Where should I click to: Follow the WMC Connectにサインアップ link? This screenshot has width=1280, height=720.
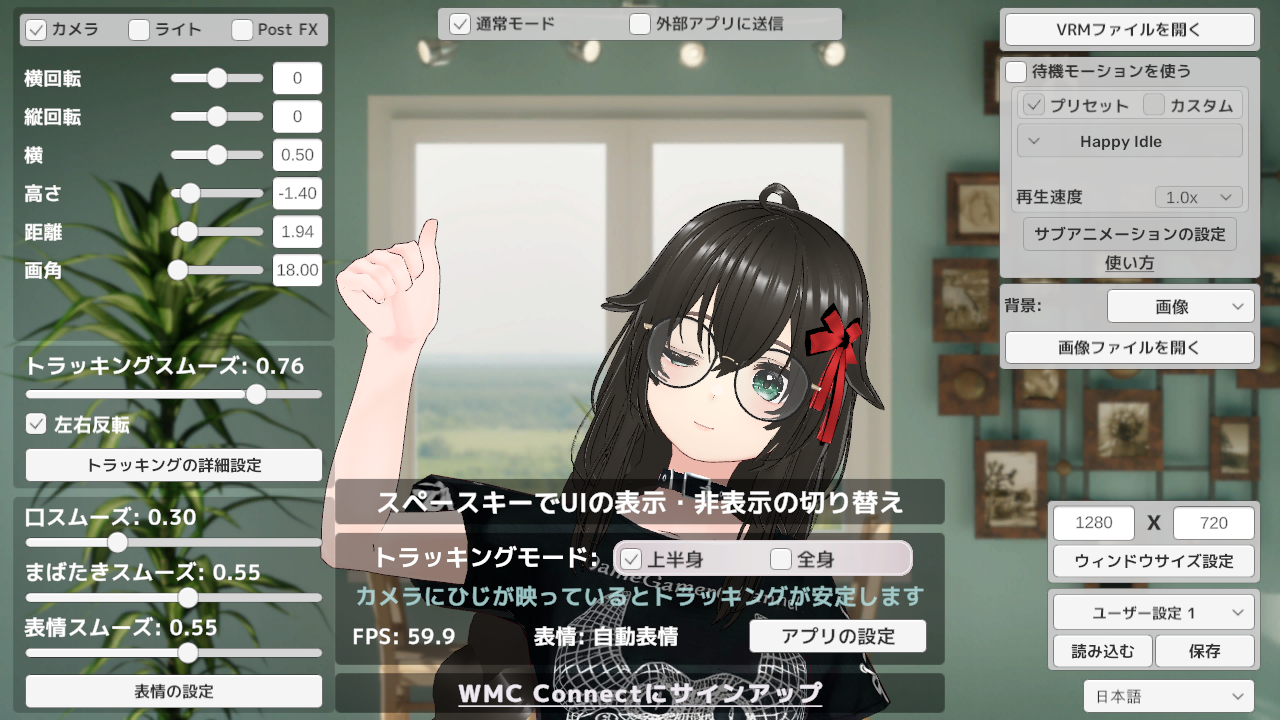(x=640, y=693)
